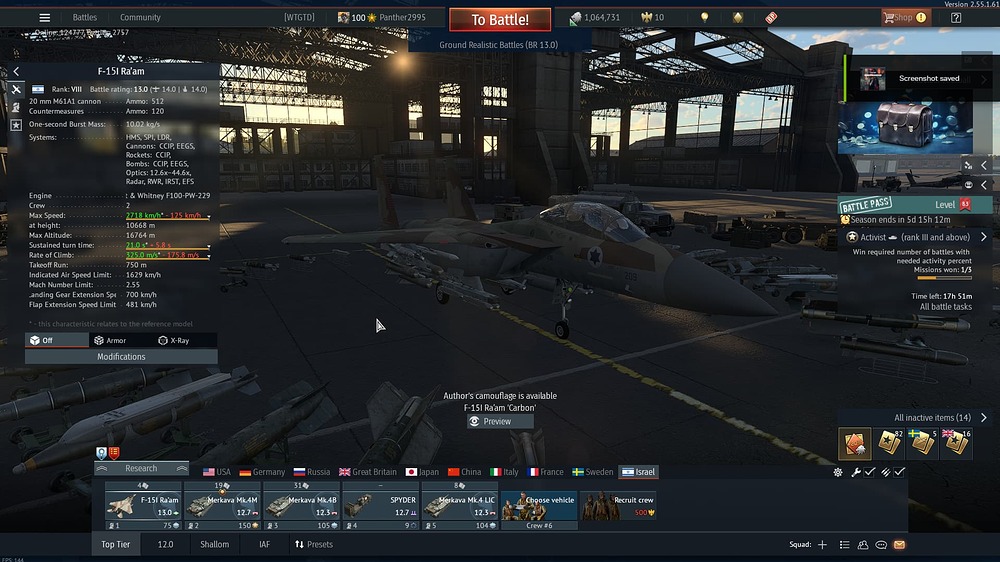Open the Research tree
The image size is (1000, 562).
(x=141, y=468)
